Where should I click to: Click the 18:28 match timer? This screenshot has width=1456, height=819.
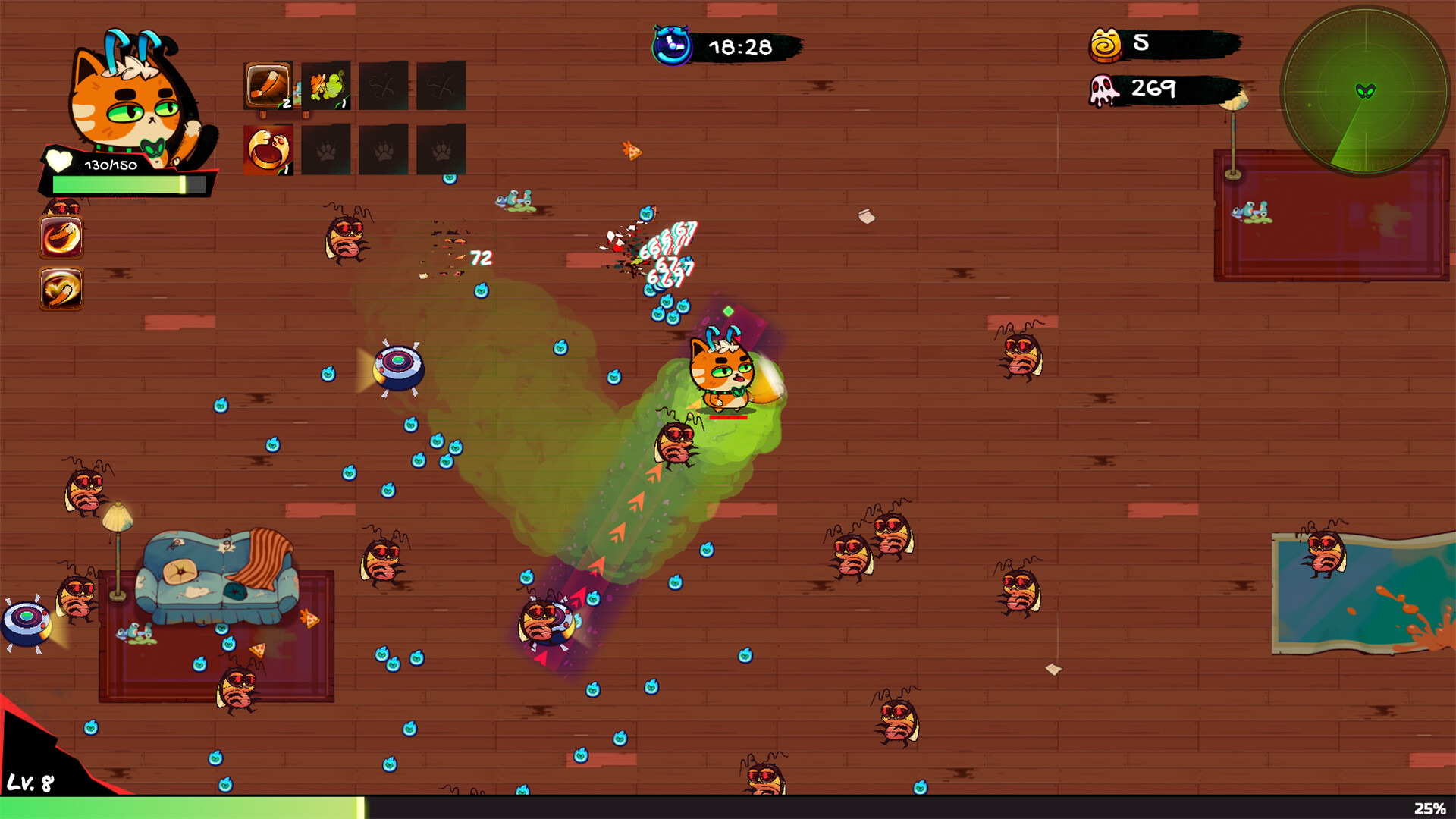[x=739, y=47]
